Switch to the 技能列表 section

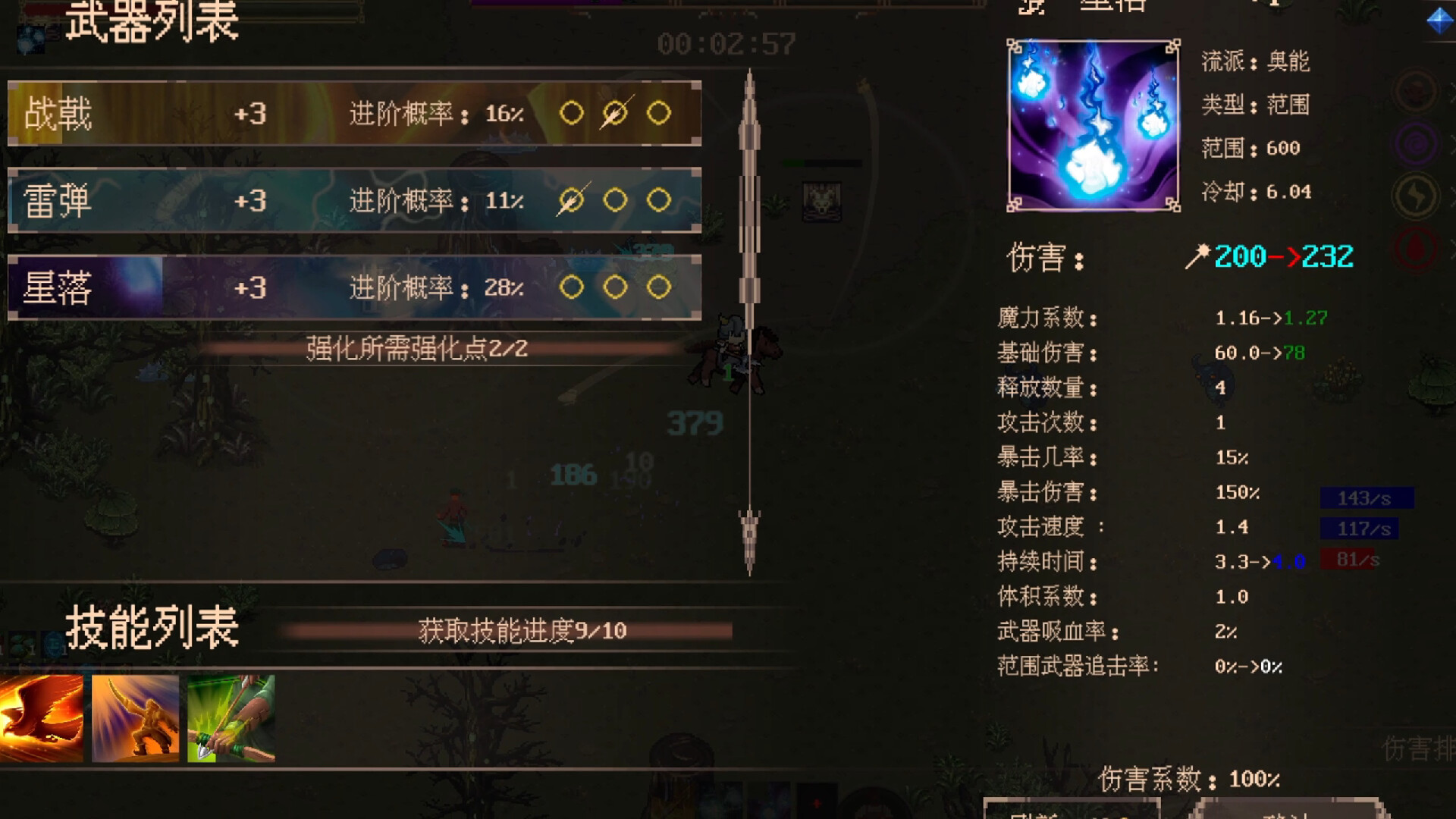[152, 629]
